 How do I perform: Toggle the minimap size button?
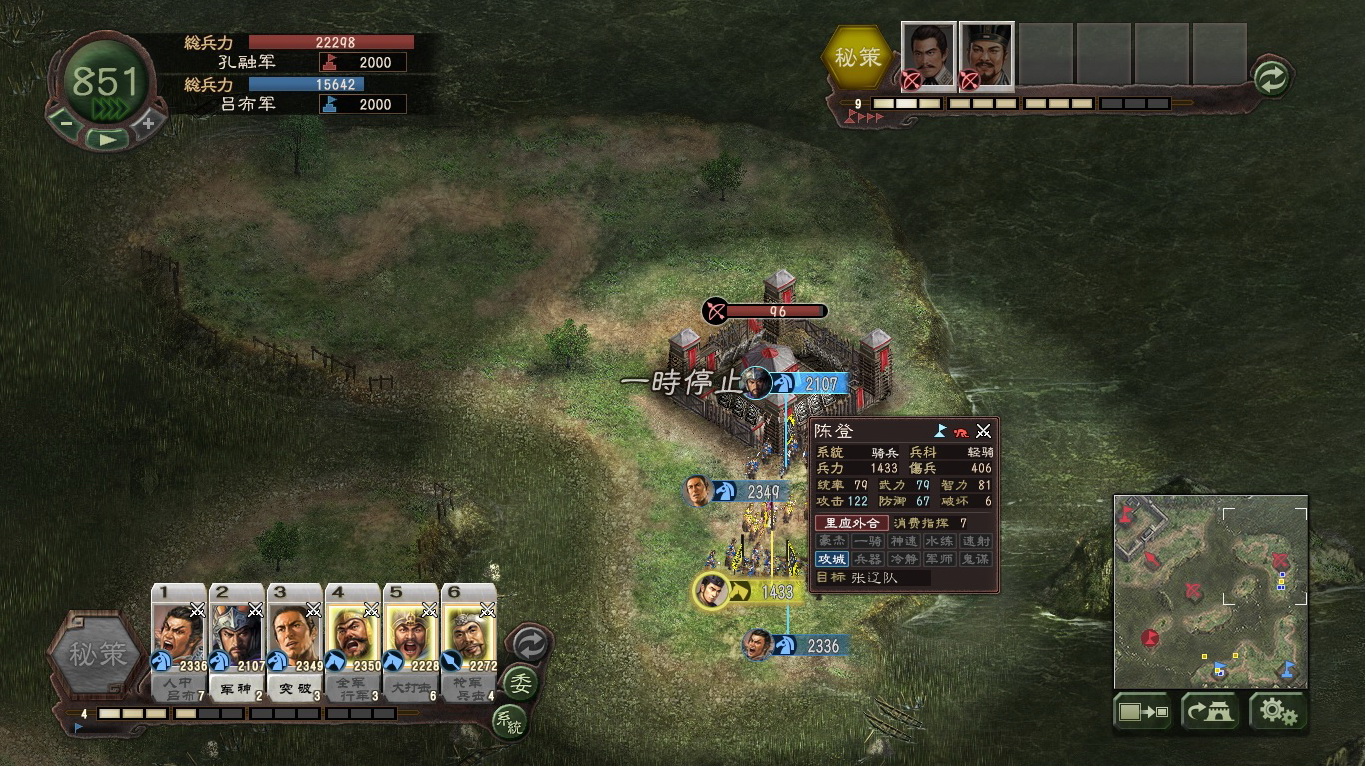[1143, 712]
